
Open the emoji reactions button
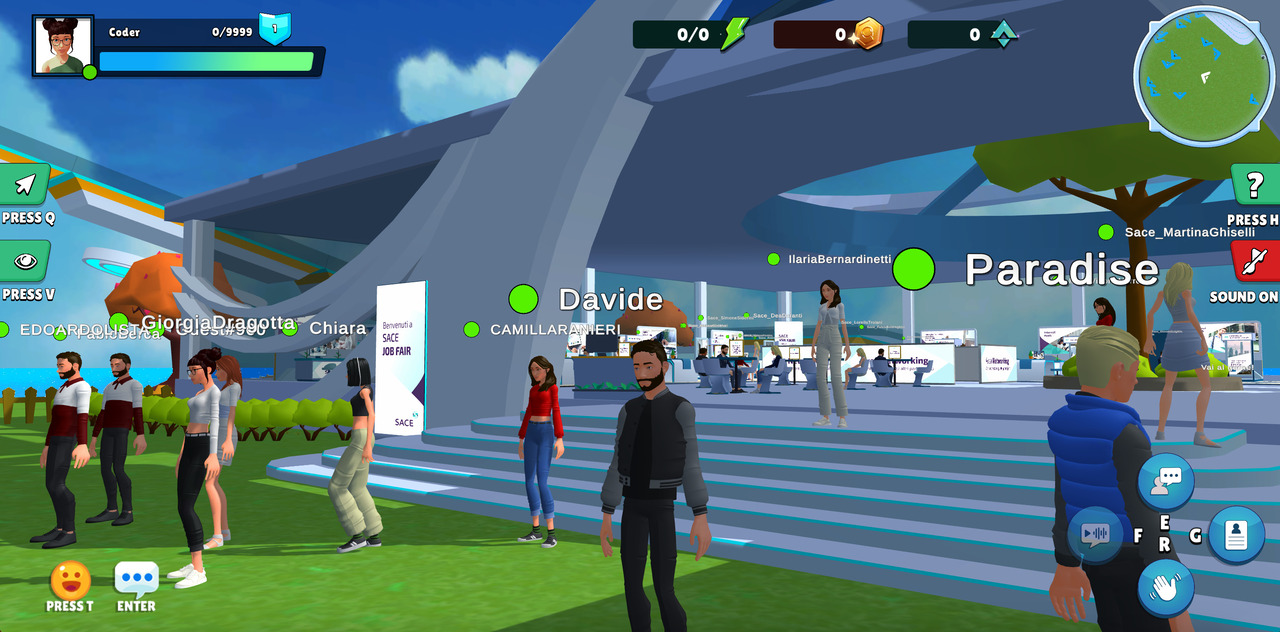point(70,580)
